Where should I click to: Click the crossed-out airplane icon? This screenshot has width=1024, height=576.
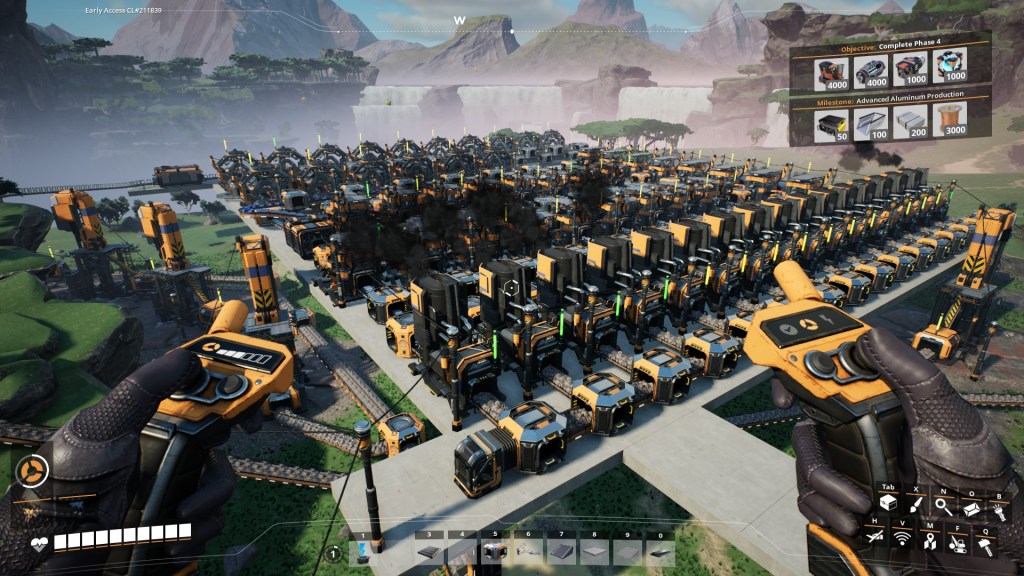(x=875, y=538)
